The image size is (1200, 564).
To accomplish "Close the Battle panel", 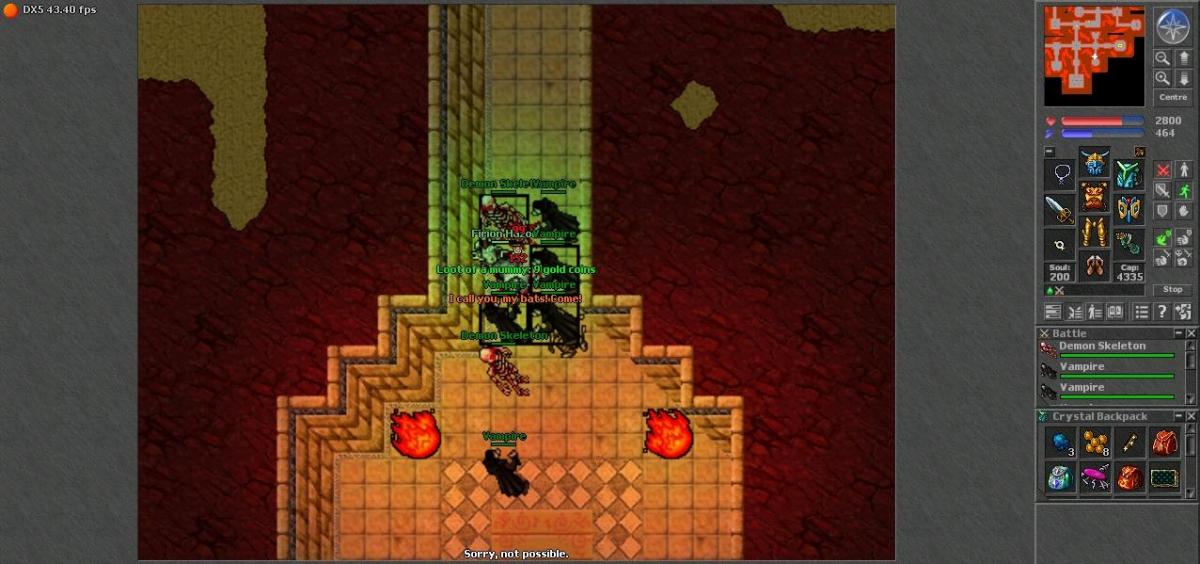I will [x=1190, y=333].
